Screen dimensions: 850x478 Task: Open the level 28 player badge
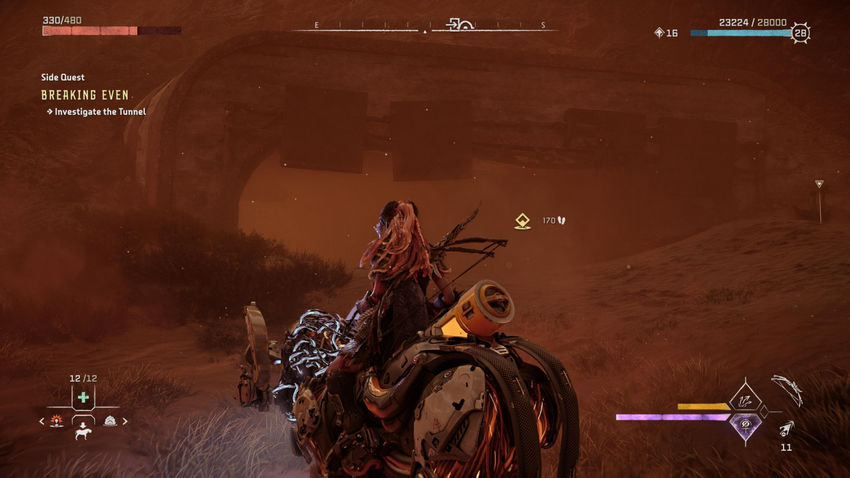coord(801,33)
